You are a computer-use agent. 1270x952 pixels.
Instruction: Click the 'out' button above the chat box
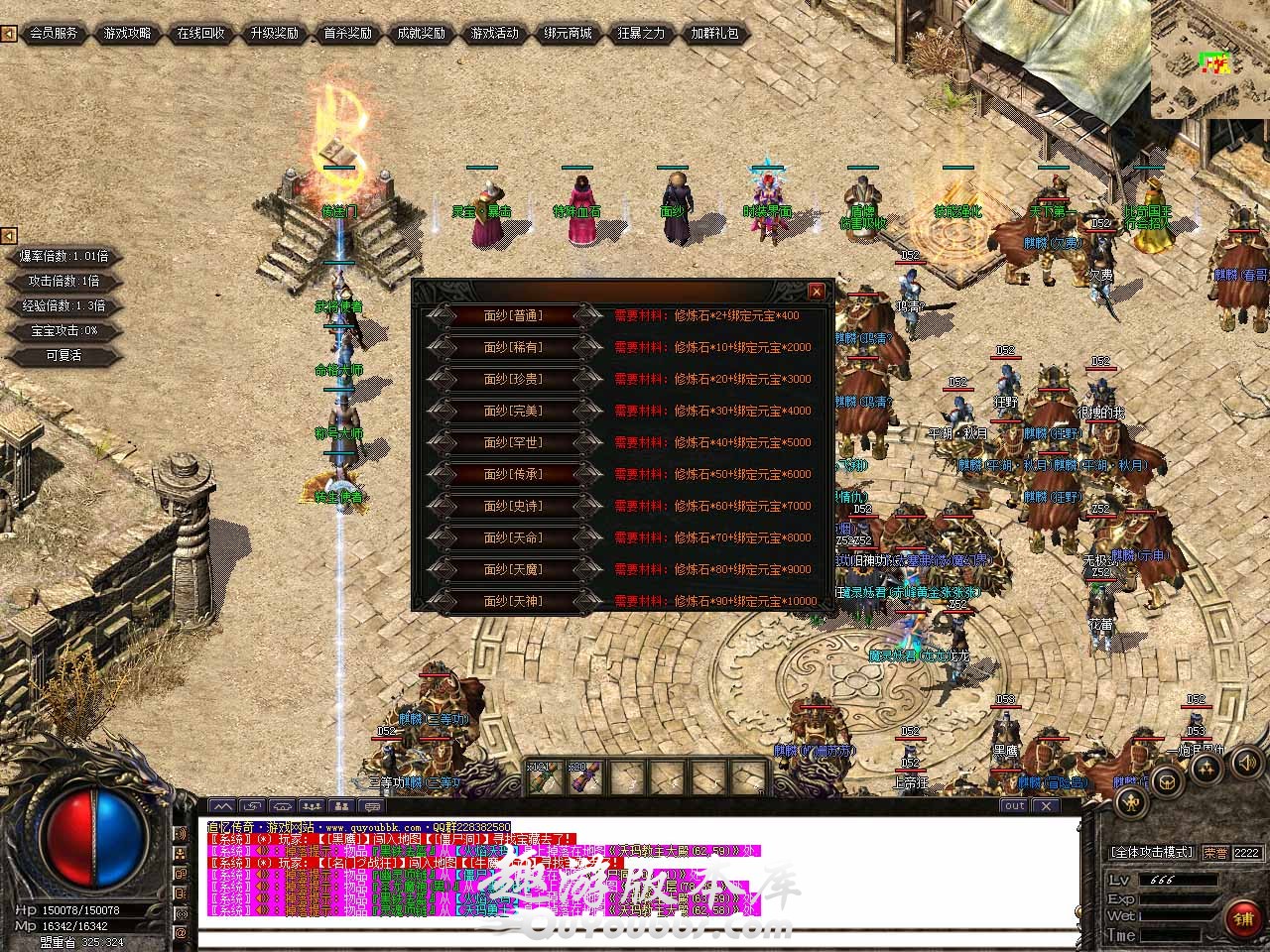1014,805
